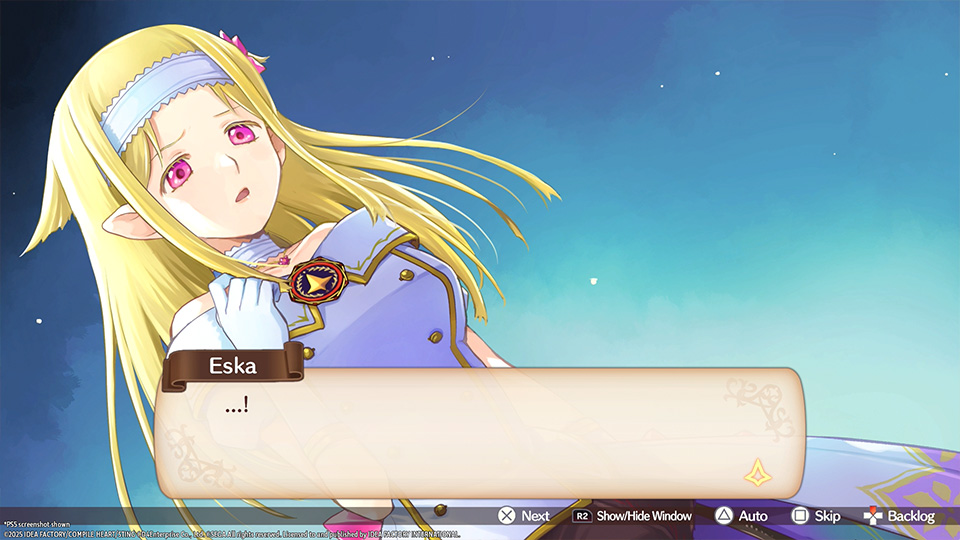Click the golden continue arrow indicator
Viewport: 960px width, 540px height.
click(757, 472)
